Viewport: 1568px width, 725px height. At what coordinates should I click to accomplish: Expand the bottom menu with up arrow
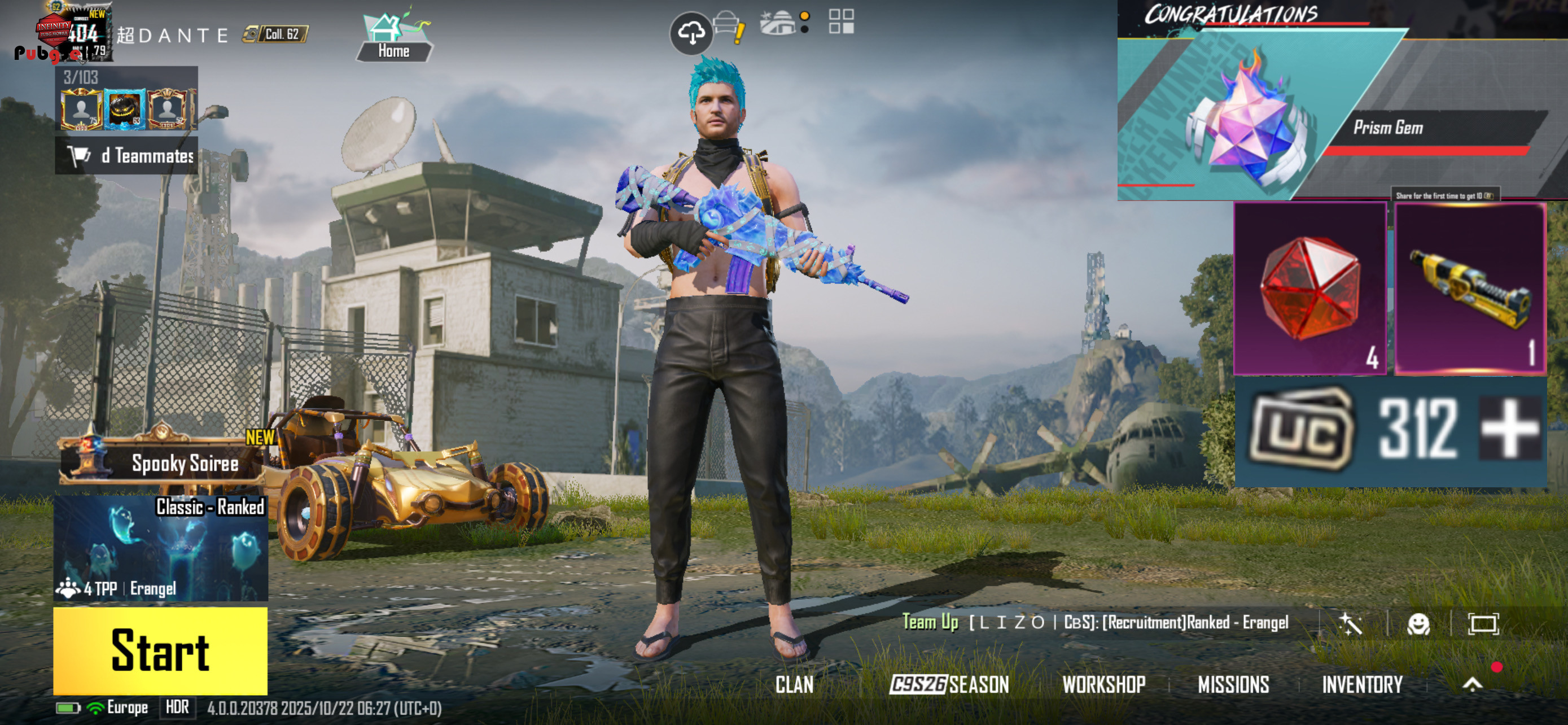coord(1472,684)
